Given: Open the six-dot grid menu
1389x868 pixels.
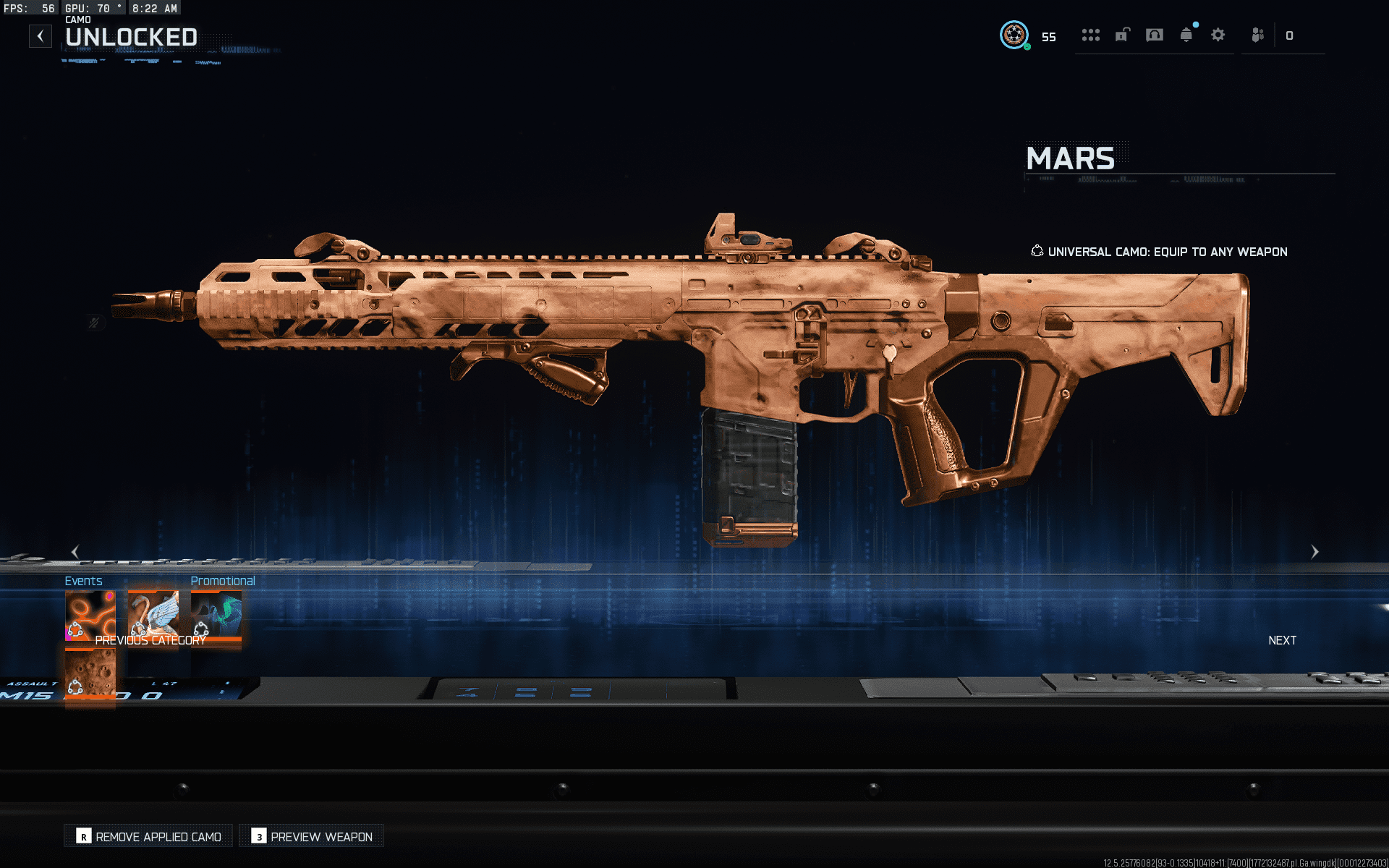Looking at the screenshot, I should point(1090,35).
